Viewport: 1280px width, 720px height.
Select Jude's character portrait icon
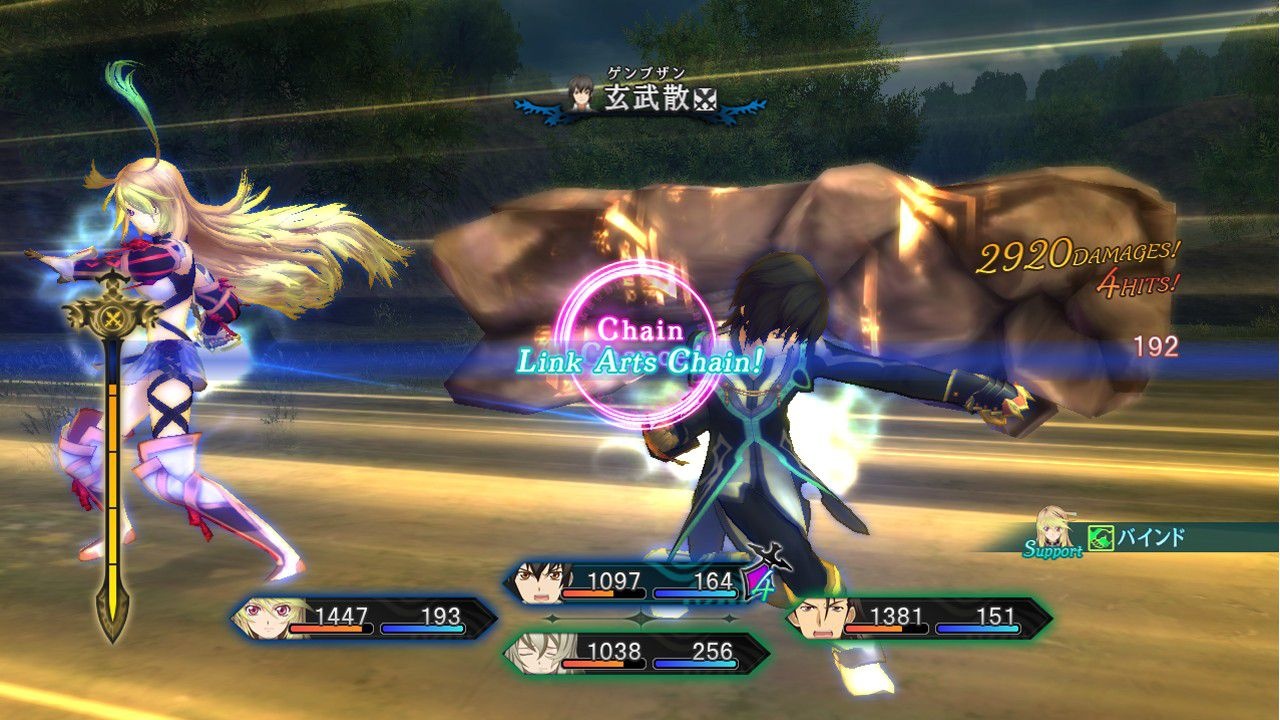pyautogui.click(x=538, y=580)
